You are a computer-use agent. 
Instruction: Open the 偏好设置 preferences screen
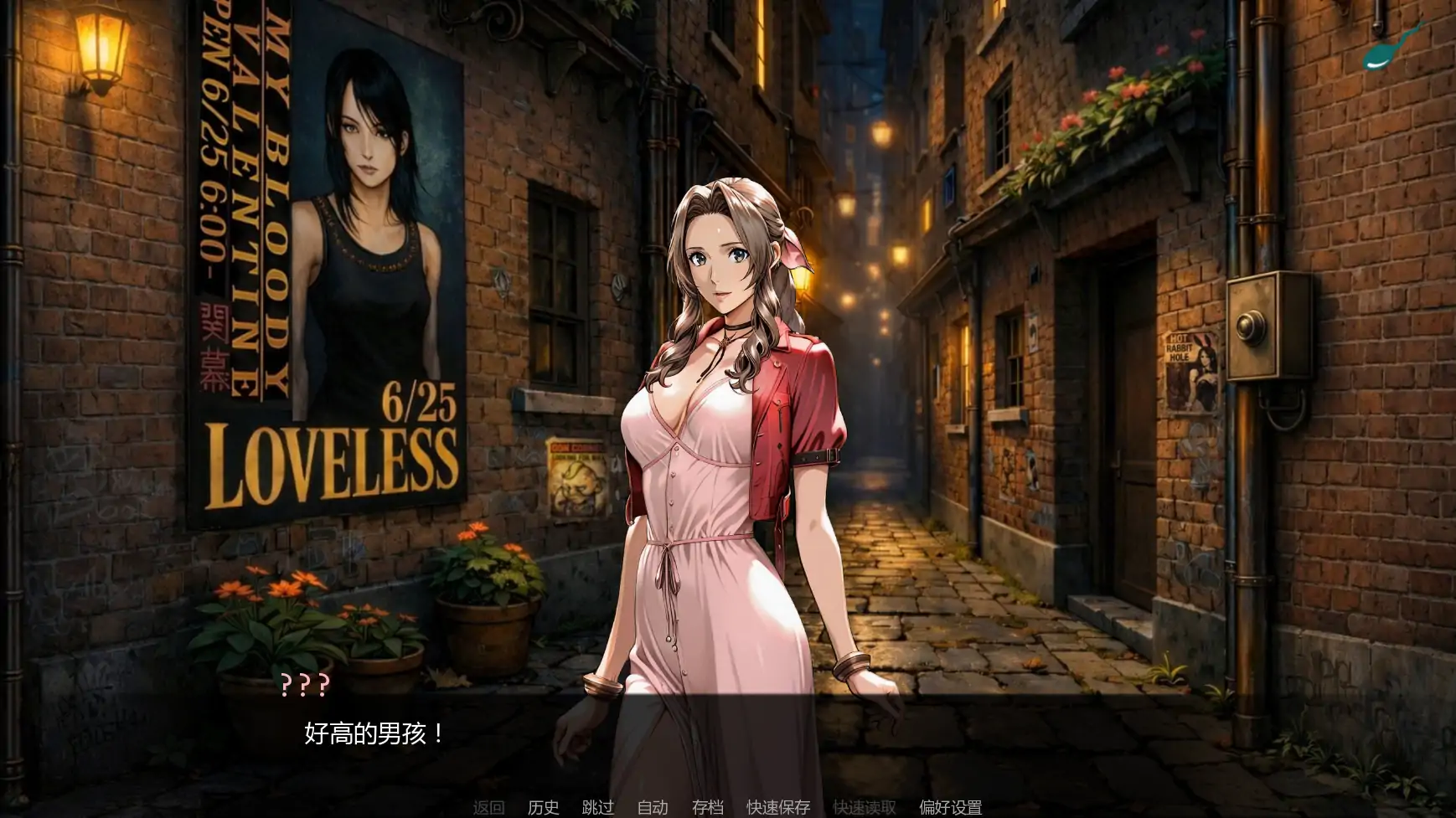click(949, 808)
